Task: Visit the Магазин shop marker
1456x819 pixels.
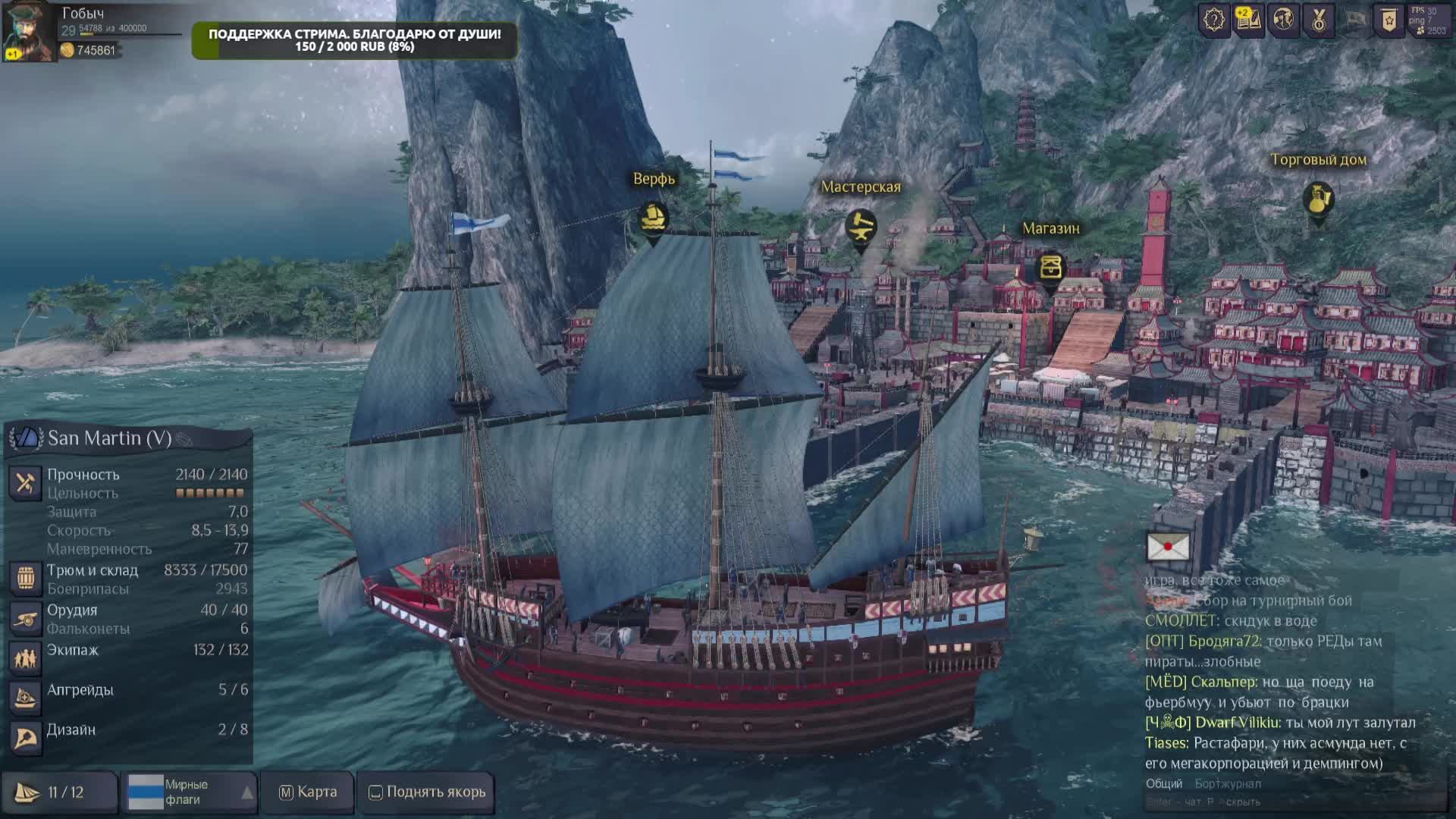Action: click(1050, 268)
